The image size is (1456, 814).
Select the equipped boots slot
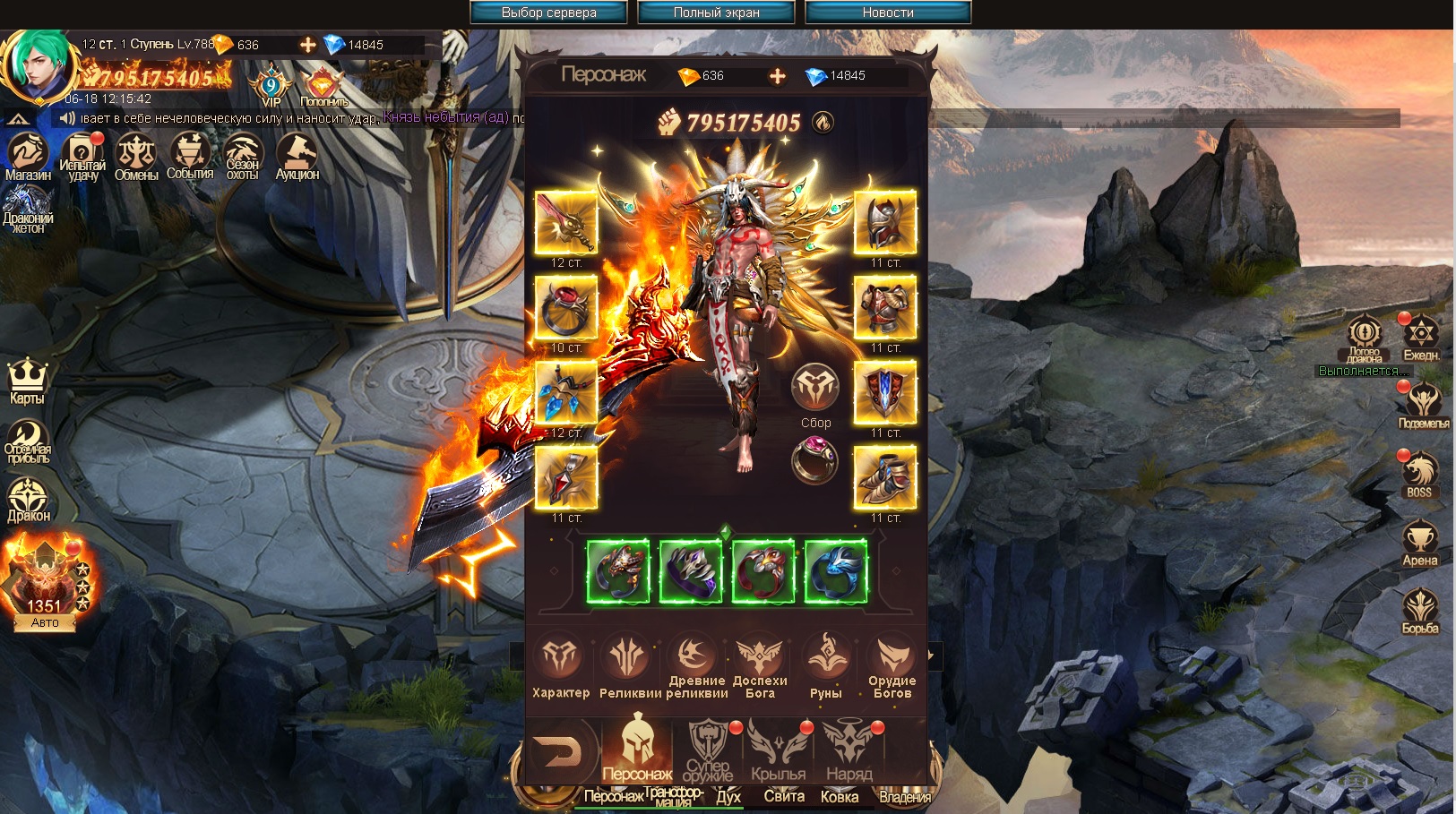click(884, 477)
